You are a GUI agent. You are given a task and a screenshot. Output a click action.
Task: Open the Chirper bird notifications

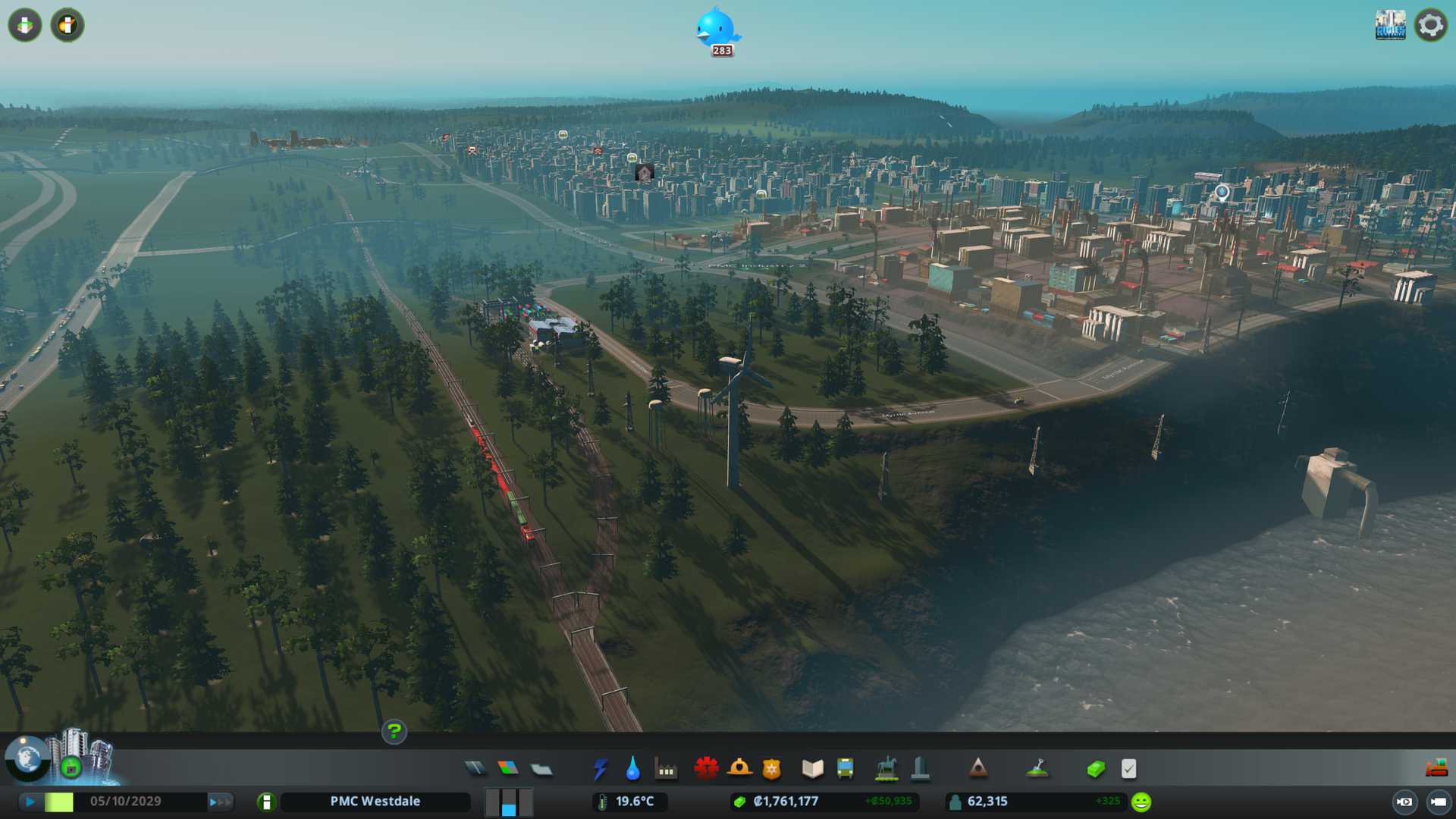coord(717,29)
